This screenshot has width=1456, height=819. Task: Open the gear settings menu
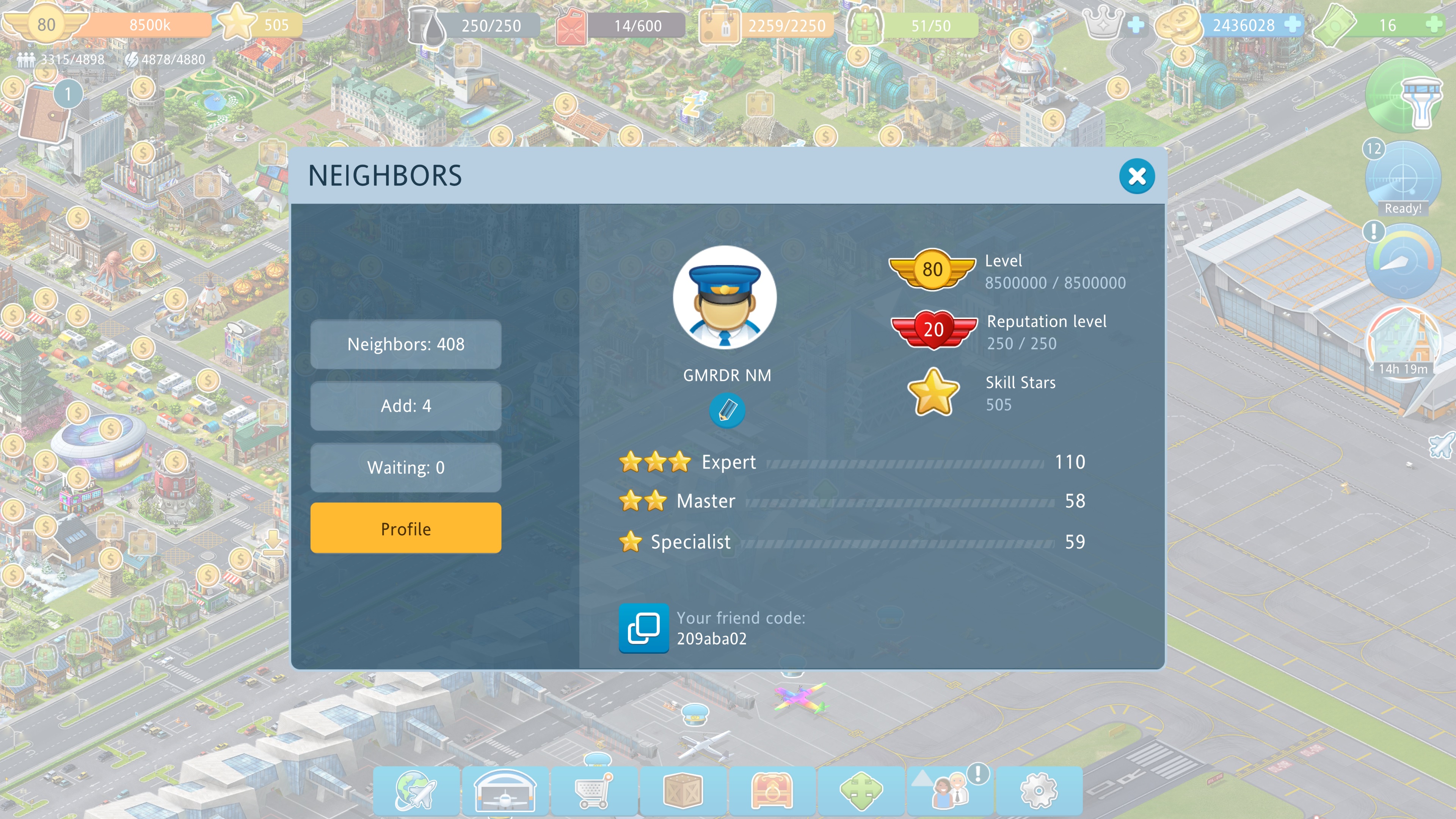click(x=1038, y=790)
